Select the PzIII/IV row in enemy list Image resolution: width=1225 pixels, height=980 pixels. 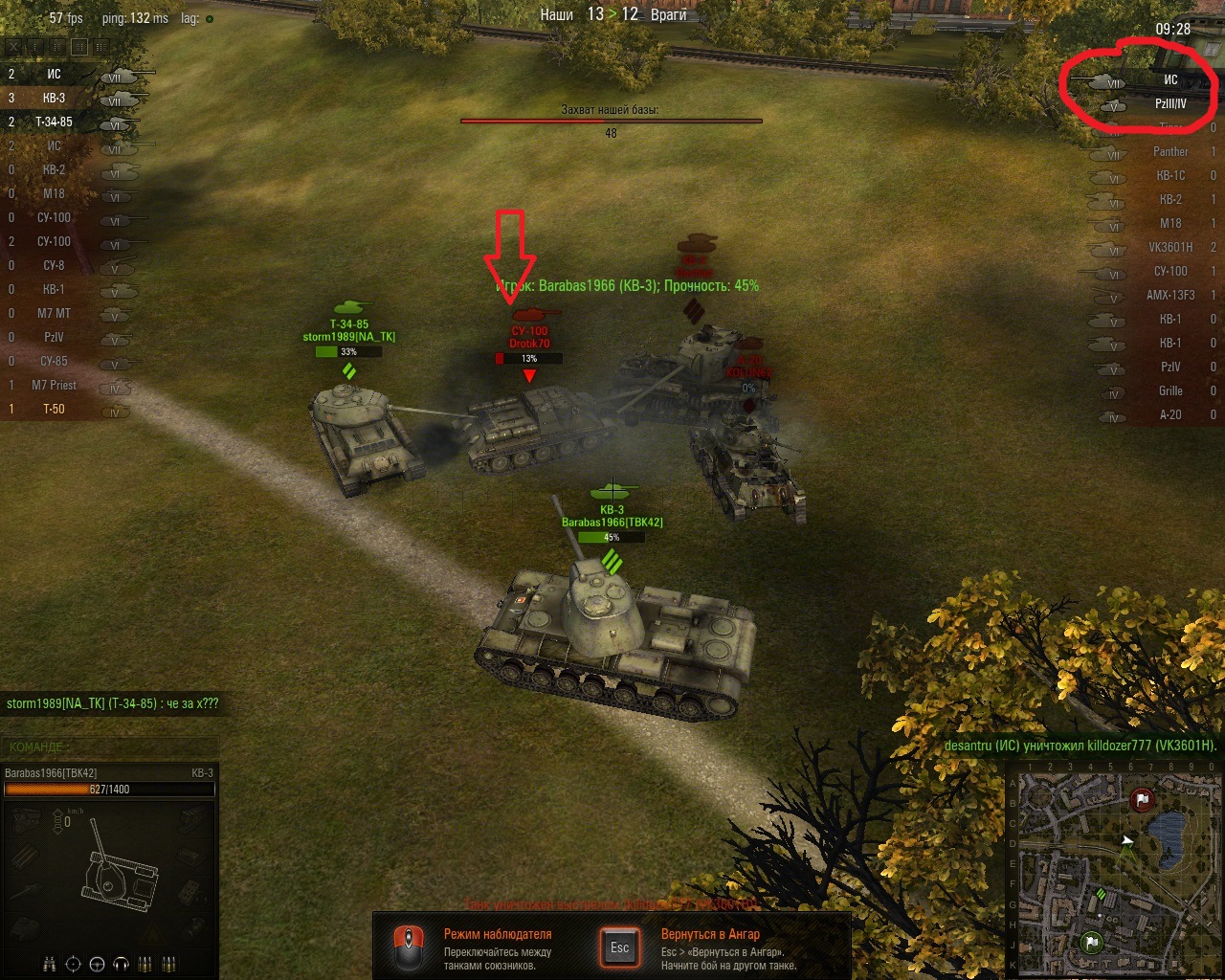tap(1169, 103)
